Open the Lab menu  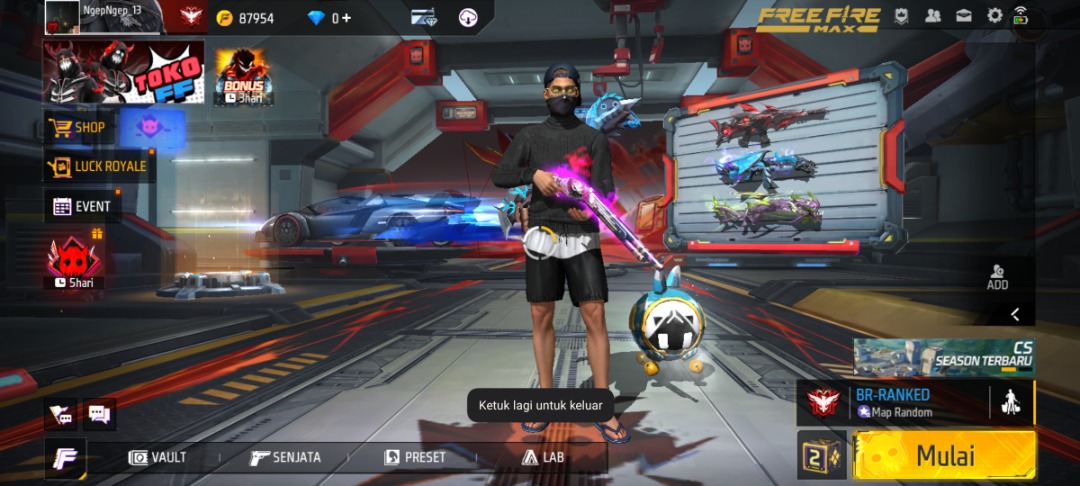(x=543, y=457)
